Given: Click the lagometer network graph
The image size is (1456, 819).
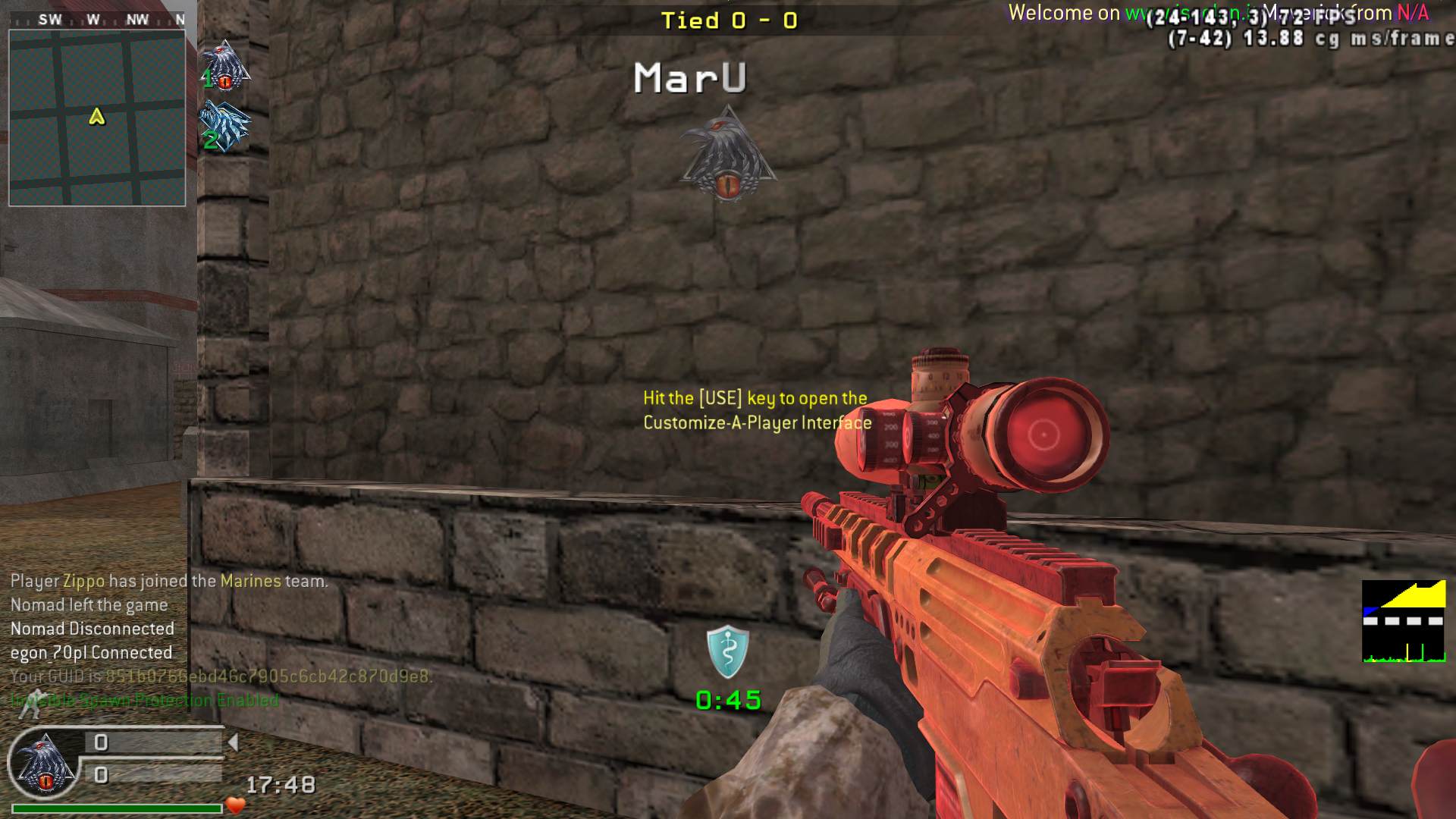Looking at the screenshot, I should tap(1404, 622).
